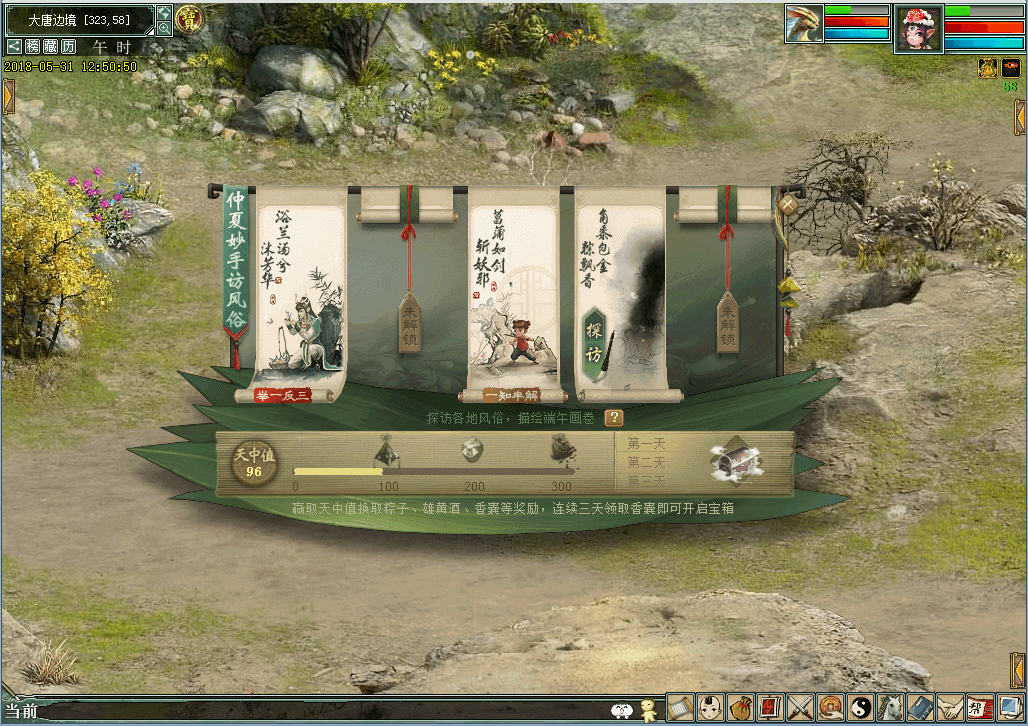Open the horse mount toolbar icon
This screenshot has width=1028, height=726.
click(x=890, y=707)
